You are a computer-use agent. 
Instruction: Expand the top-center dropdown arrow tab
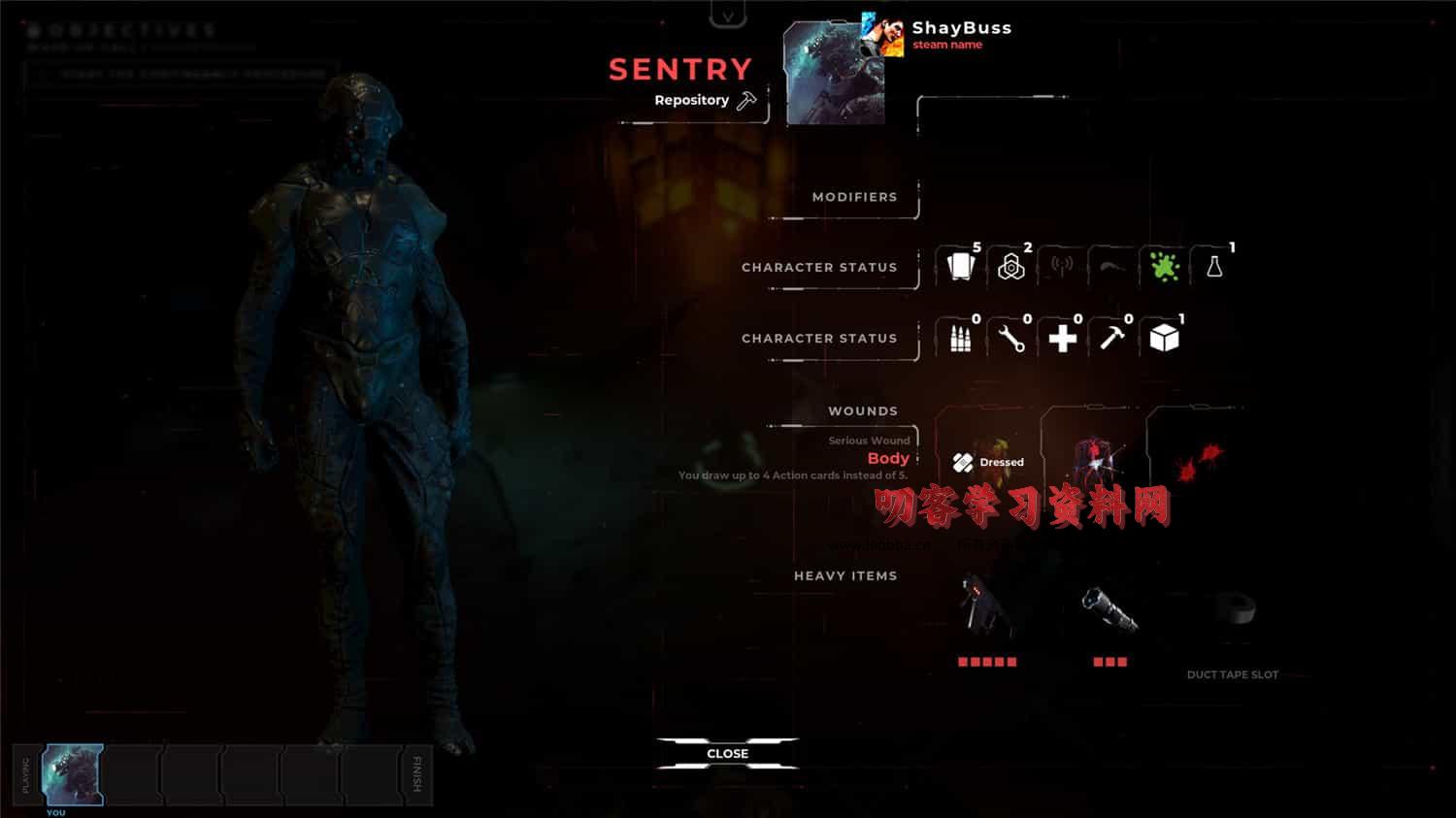click(728, 15)
